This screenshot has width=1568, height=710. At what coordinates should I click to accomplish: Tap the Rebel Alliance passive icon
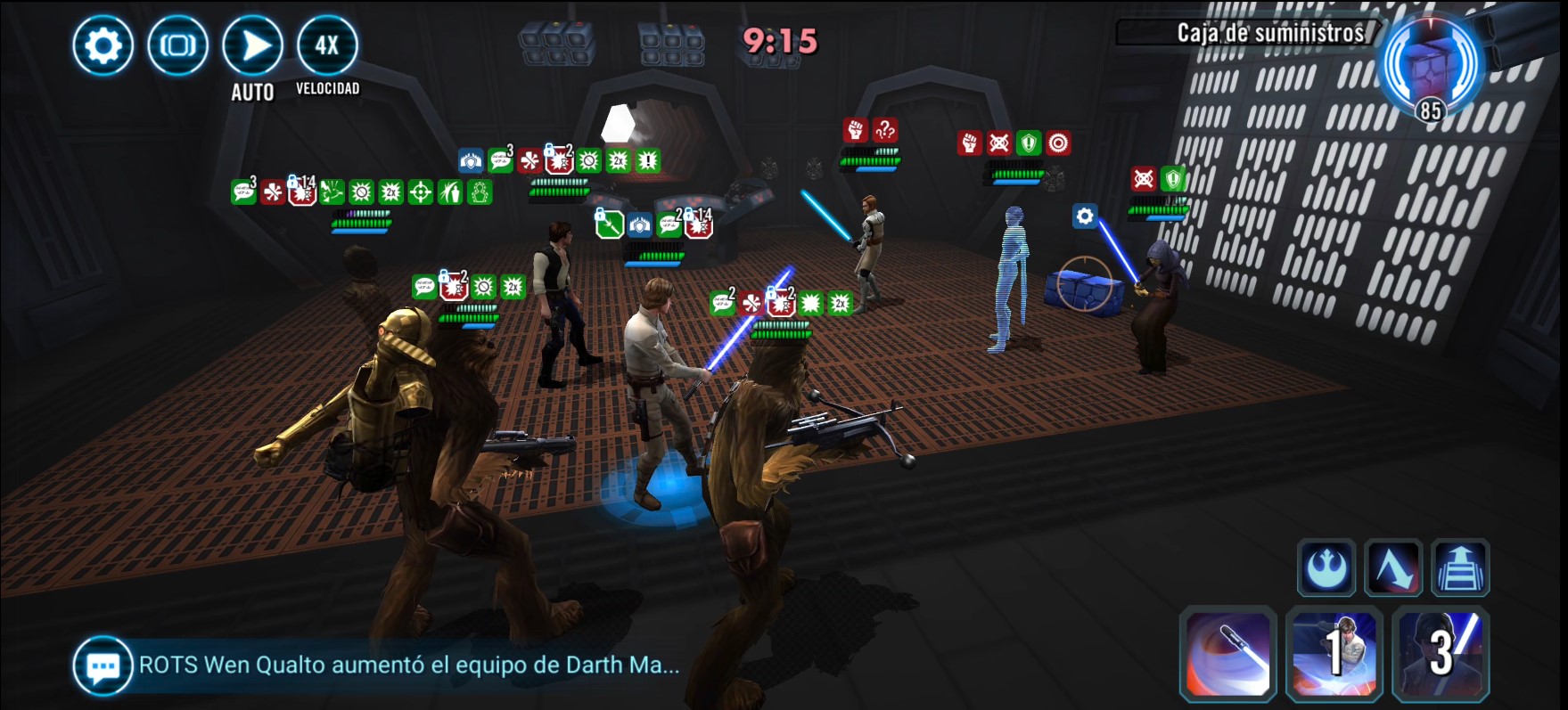(x=1326, y=567)
